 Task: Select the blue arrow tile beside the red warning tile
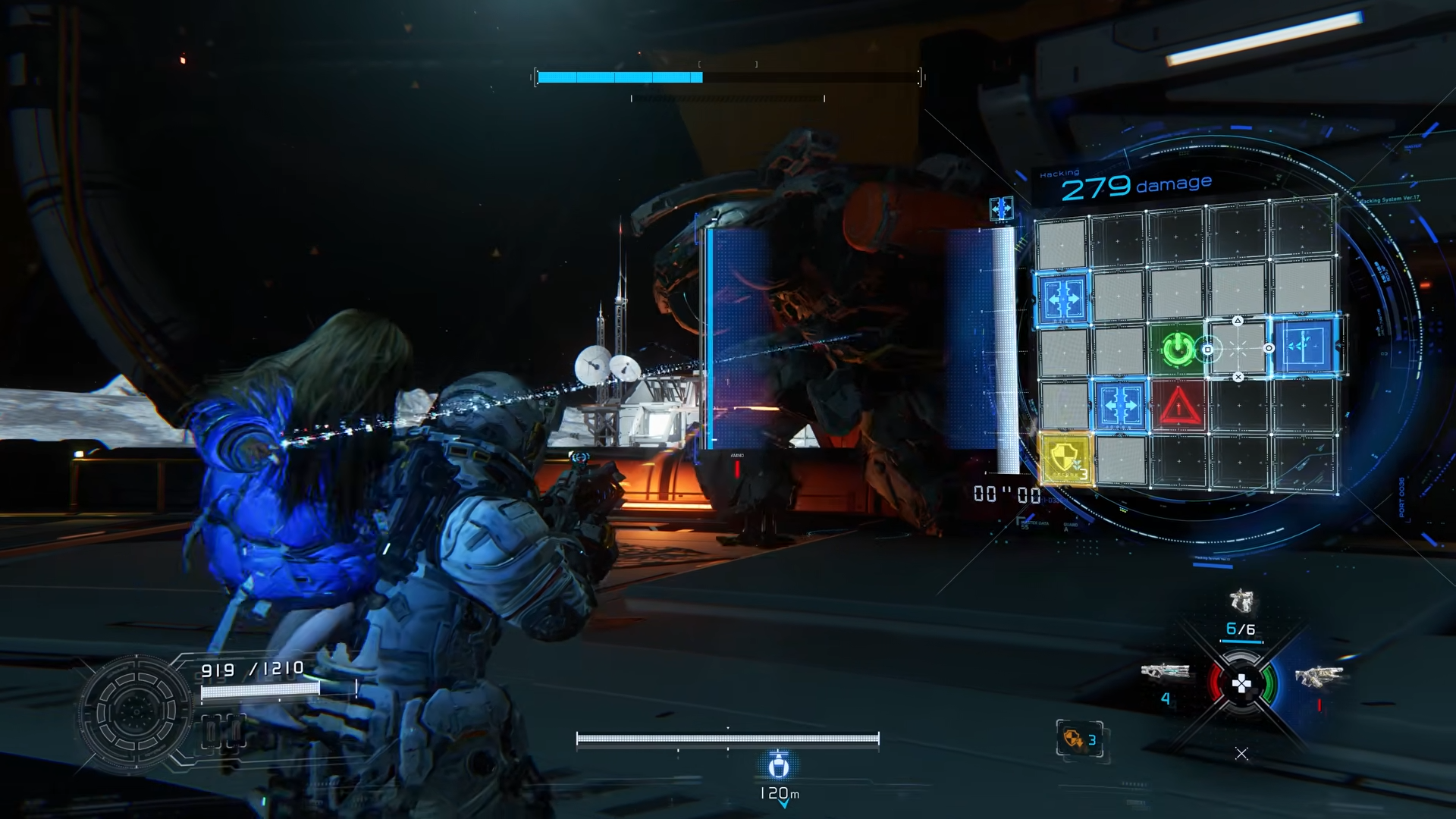1121,406
